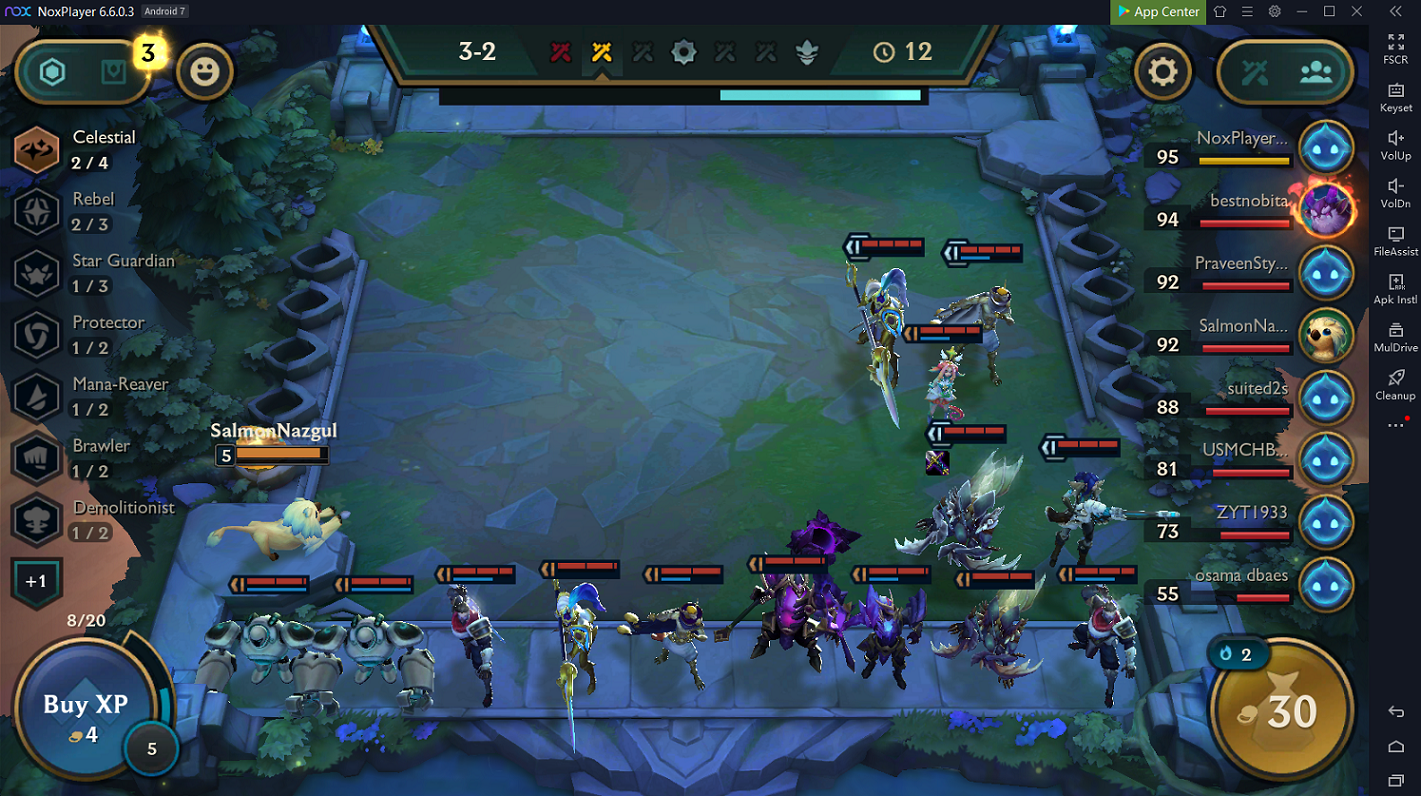This screenshot has height=796, width=1421.
Task: View bestnobita's board from the scoreboard
Action: click(x=1325, y=210)
